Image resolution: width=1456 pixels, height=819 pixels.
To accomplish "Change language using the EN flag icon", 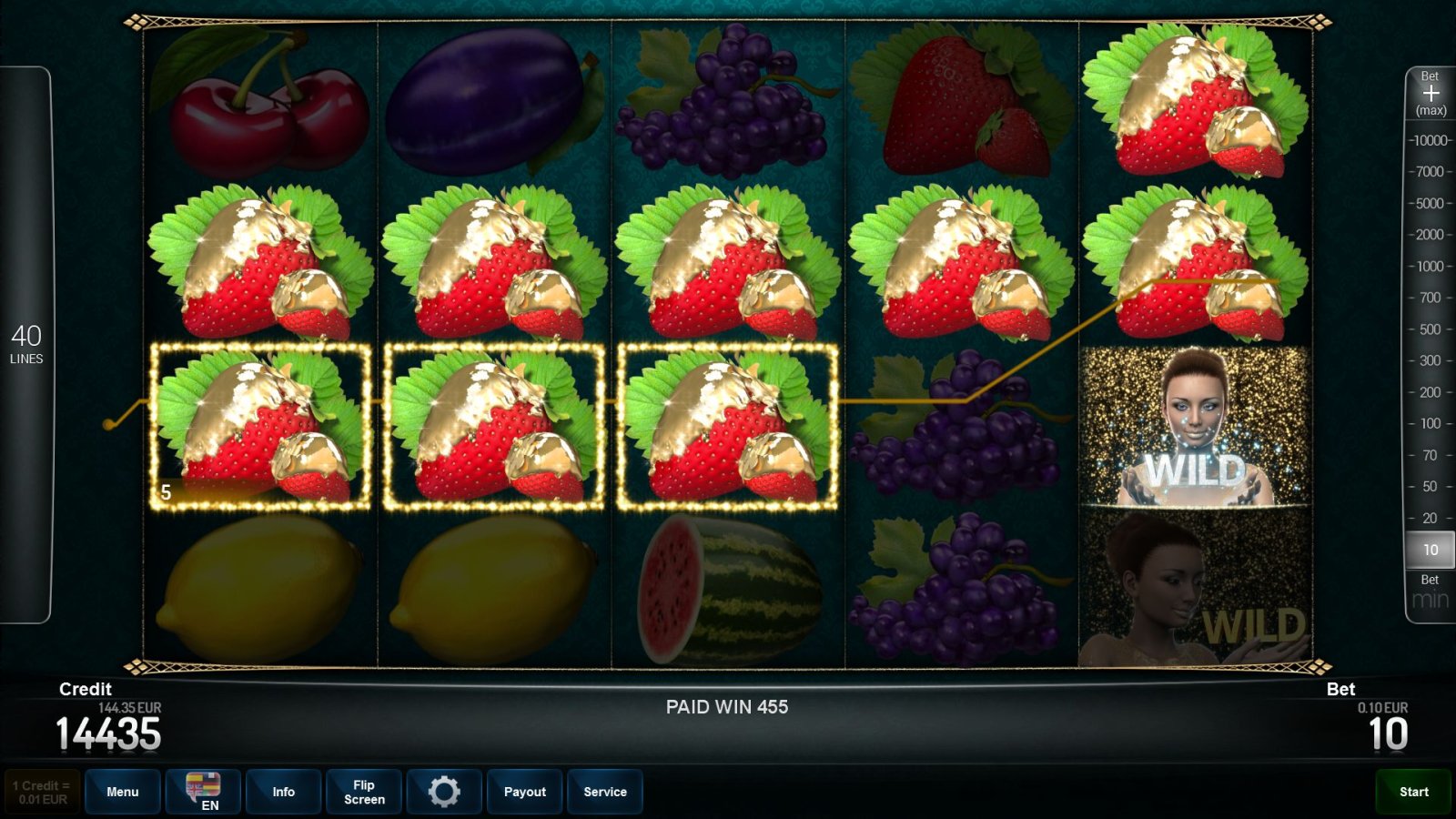I will point(202,792).
